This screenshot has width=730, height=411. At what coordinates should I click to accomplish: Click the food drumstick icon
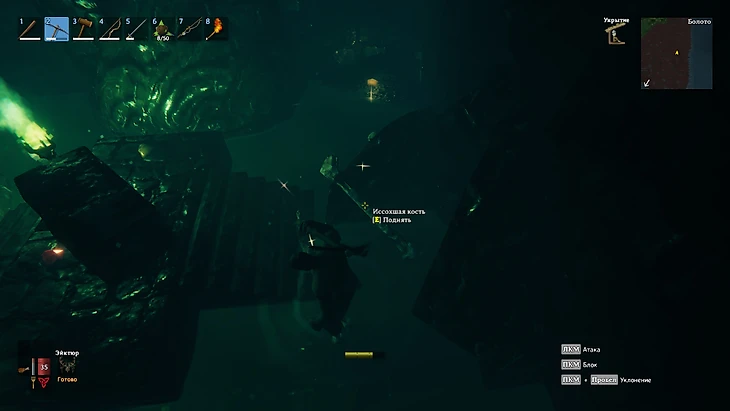click(x=25, y=367)
